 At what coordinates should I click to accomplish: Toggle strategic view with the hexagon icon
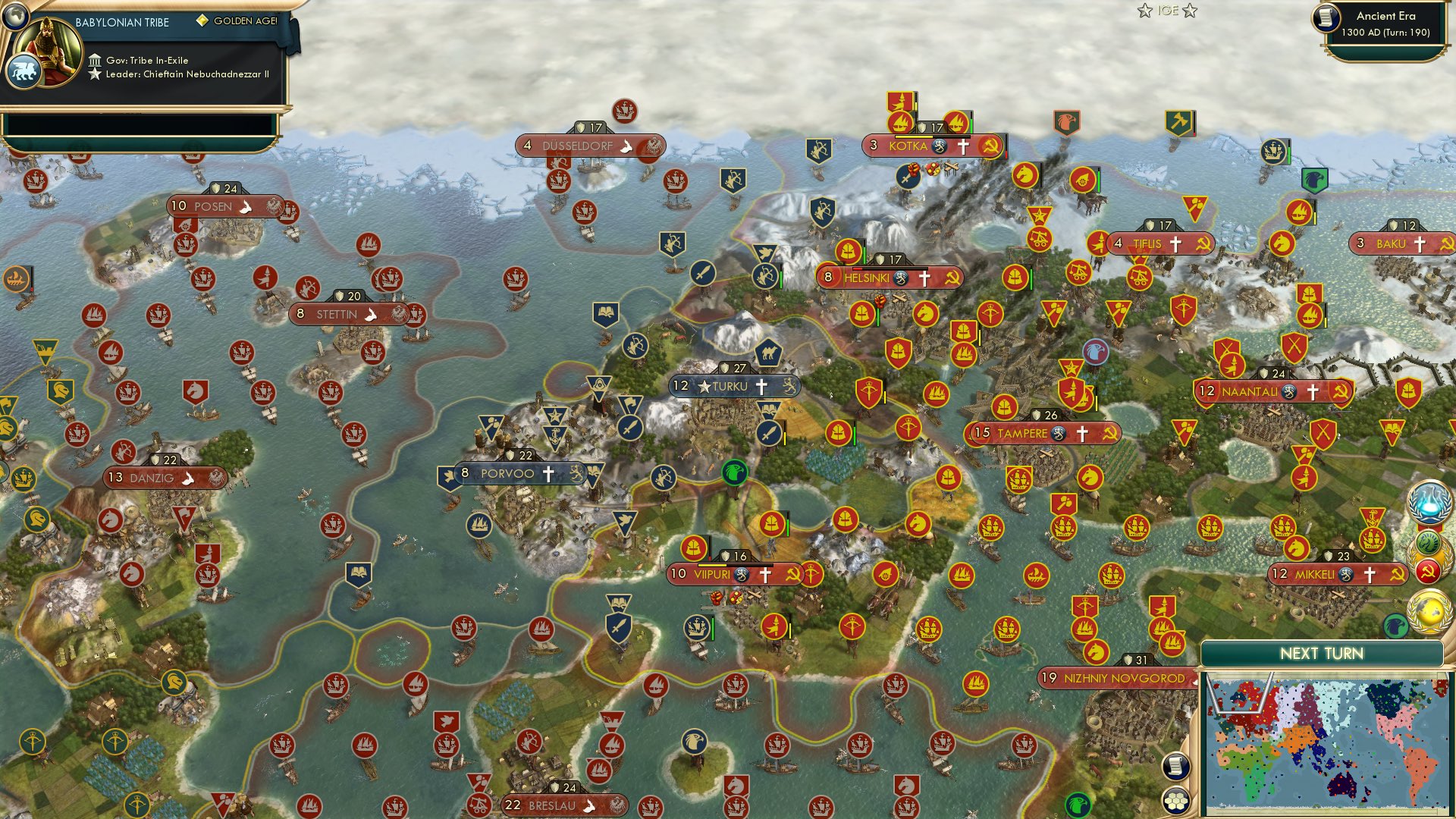1175,802
